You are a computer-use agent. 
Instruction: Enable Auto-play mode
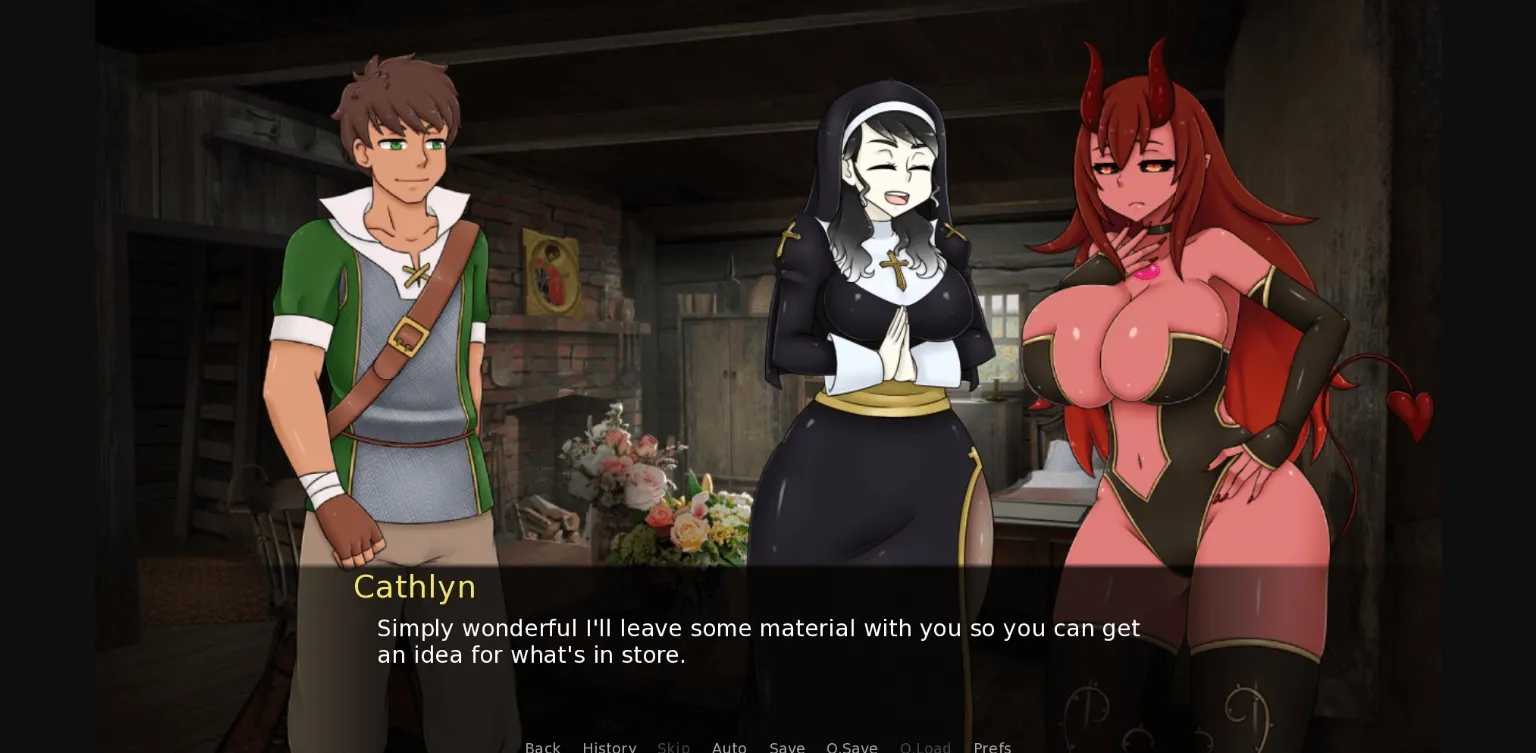pos(729,747)
